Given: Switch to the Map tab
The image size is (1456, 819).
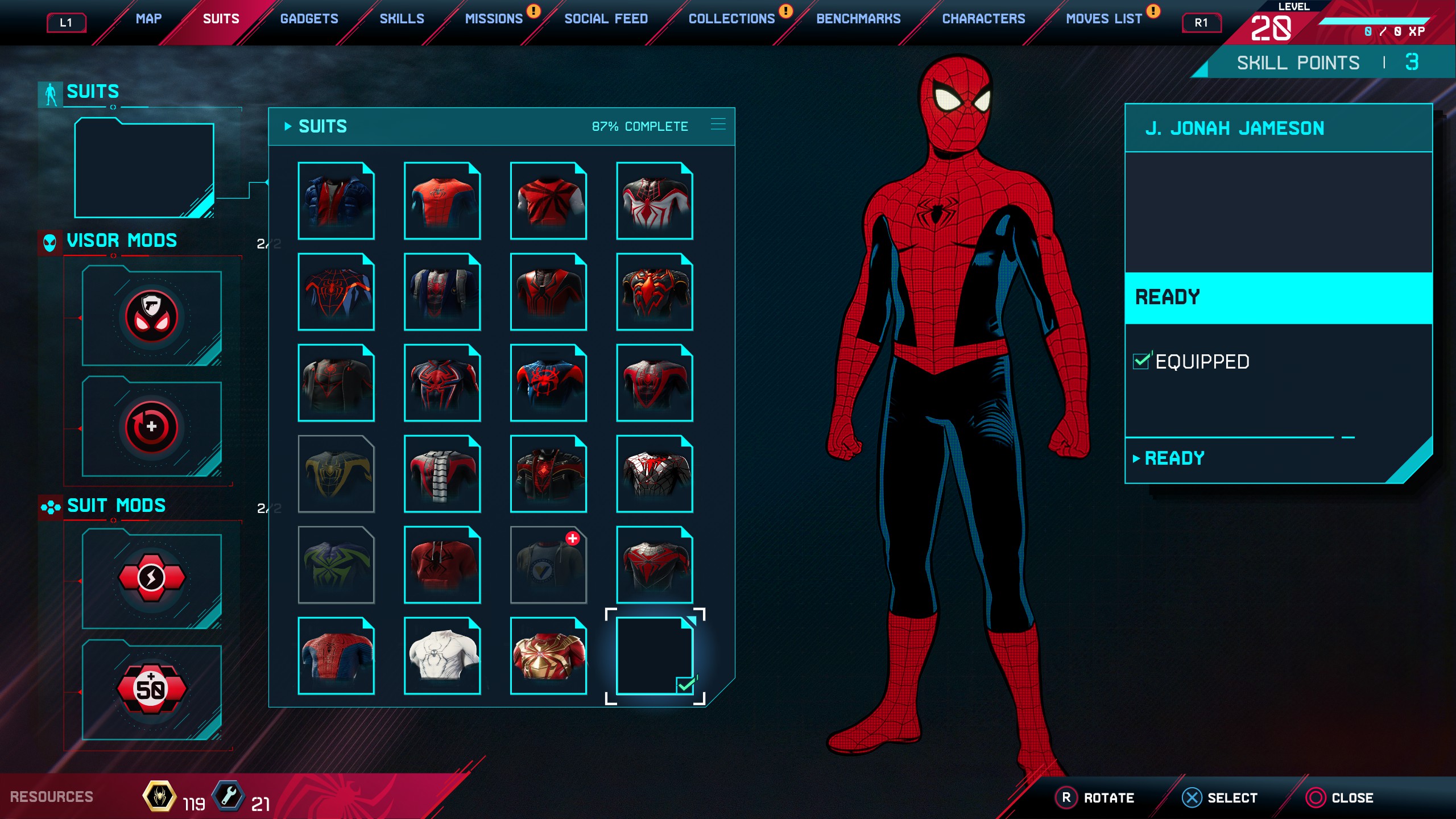Looking at the screenshot, I should pos(148,19).
